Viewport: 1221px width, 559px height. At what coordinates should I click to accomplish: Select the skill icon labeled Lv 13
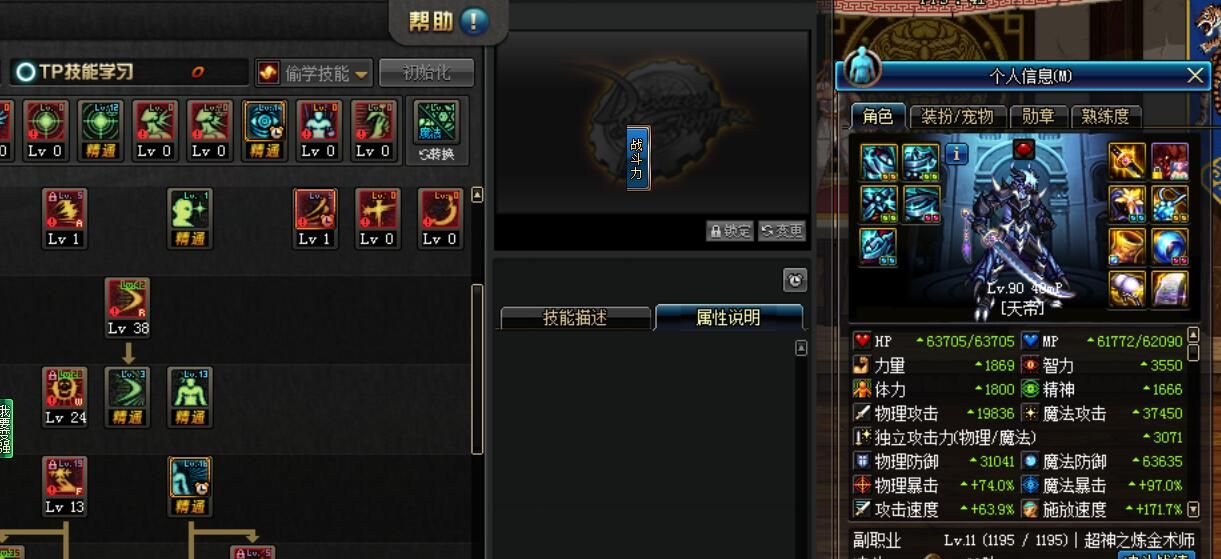(x=65, y=478)
